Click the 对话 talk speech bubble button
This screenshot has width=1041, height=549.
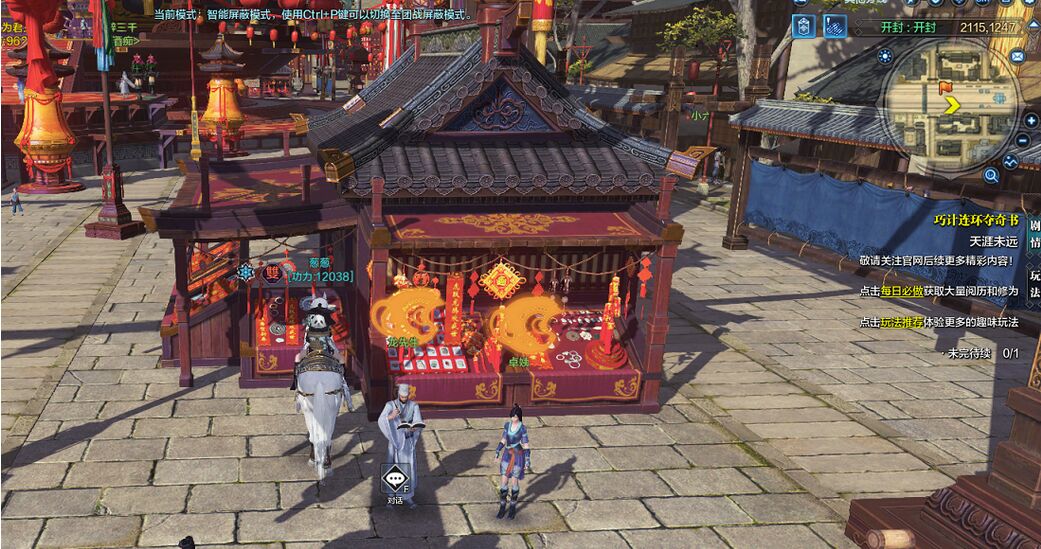click(396, 479)
